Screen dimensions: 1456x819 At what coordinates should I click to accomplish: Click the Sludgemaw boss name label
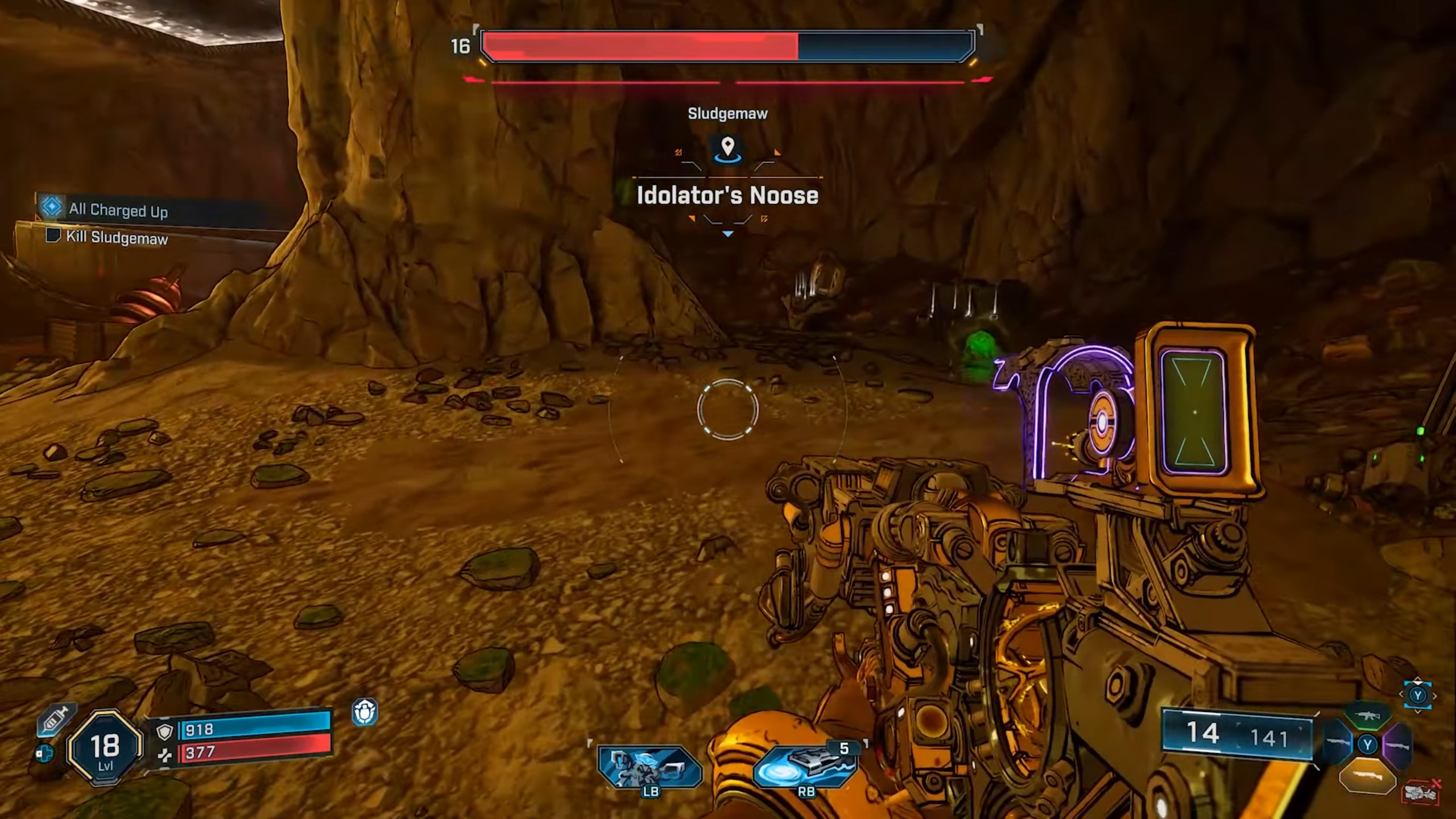click(x=727, y=113)
